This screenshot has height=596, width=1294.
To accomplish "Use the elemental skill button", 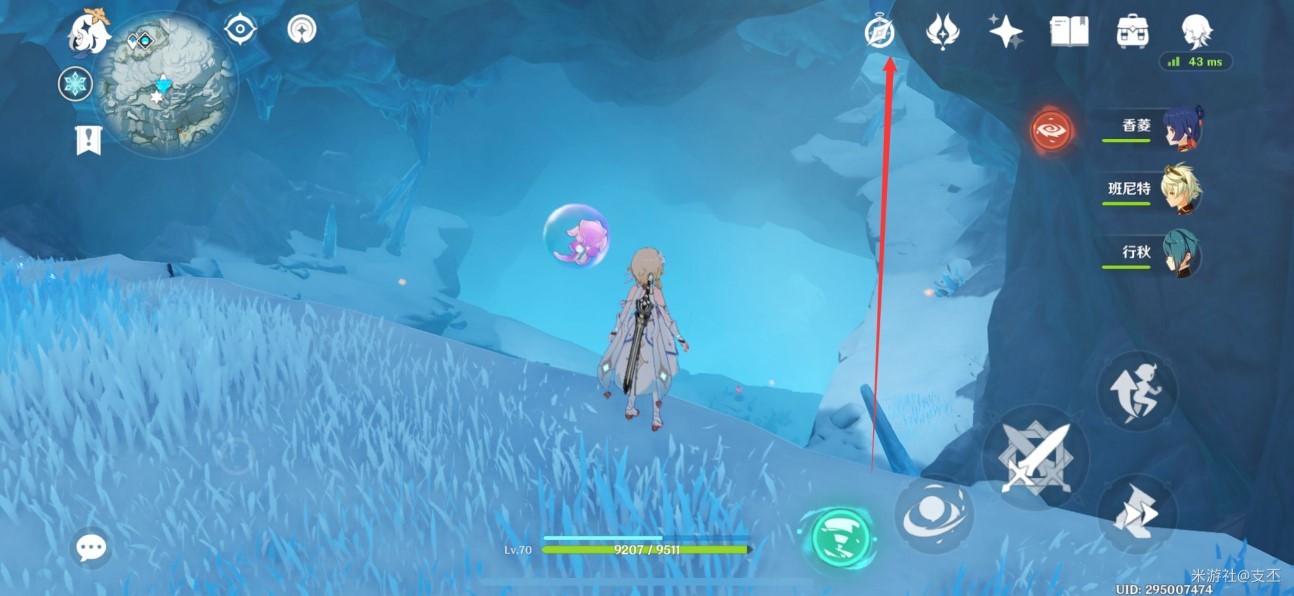I will (x=932, y=514).
